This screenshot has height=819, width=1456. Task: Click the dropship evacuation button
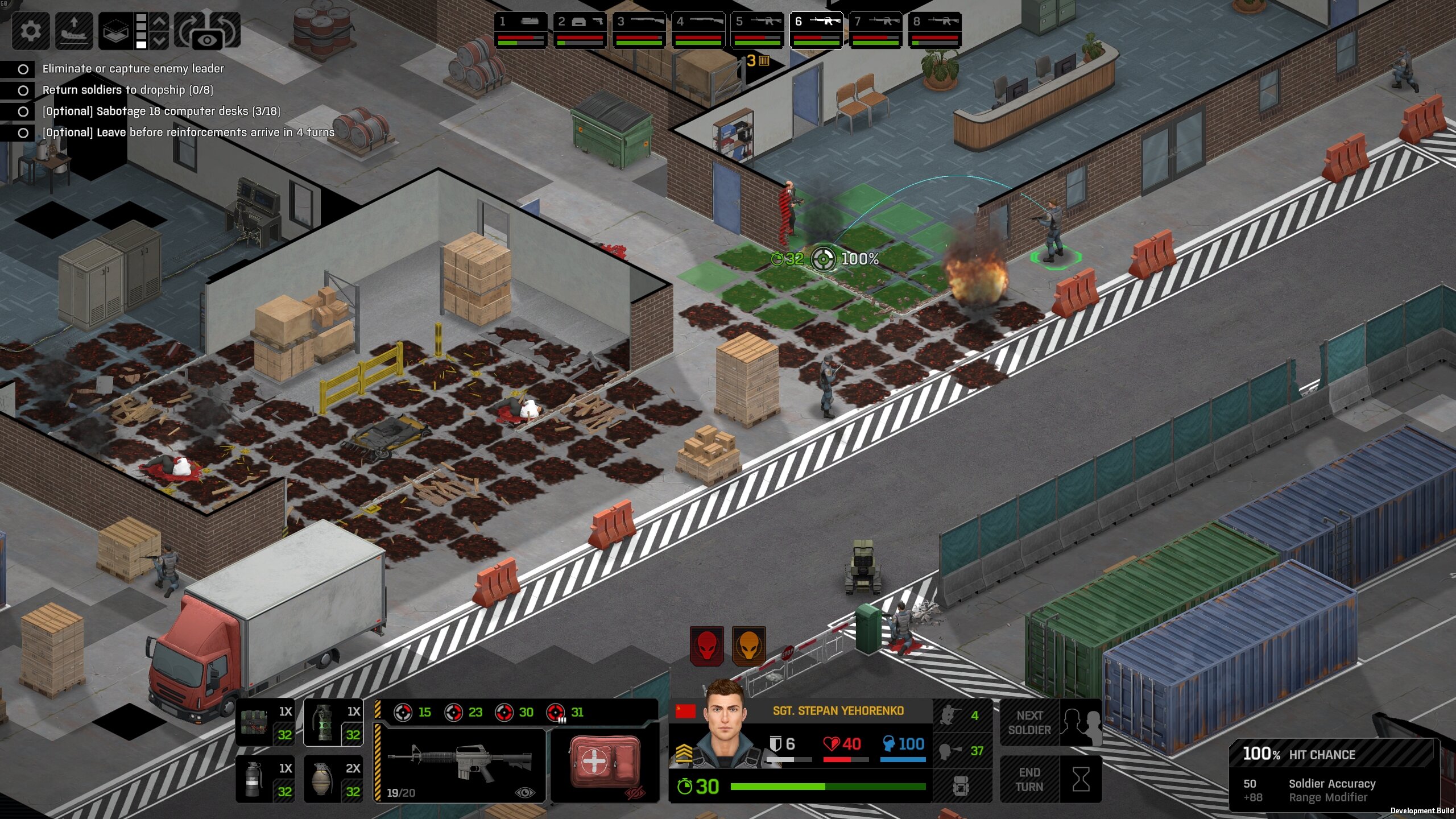click(74, 30)
